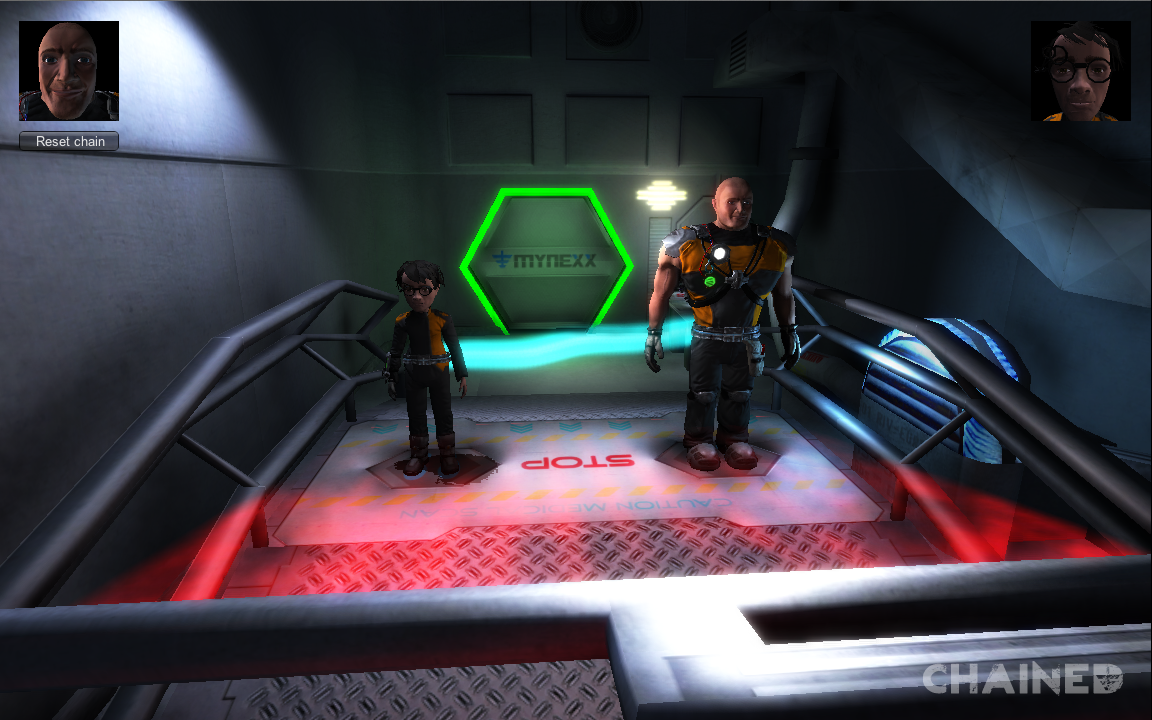The width and height of the screenshot is (1152, 720).
Task: Select the glasses boy character portrait
Action: tap(1080, 71)
